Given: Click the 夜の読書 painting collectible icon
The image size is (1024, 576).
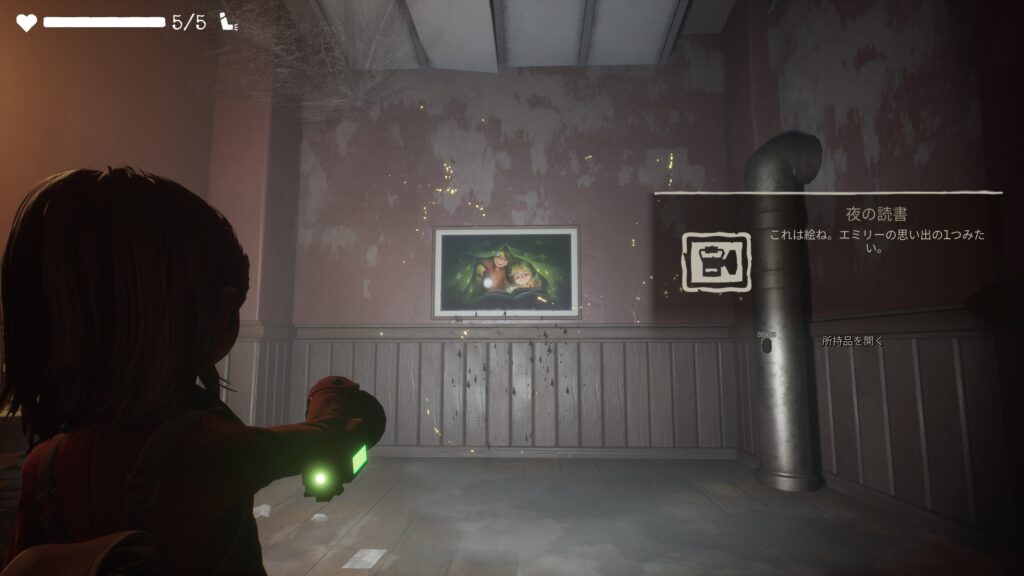Looking at the screenshot, I should (x=716, y=263).
